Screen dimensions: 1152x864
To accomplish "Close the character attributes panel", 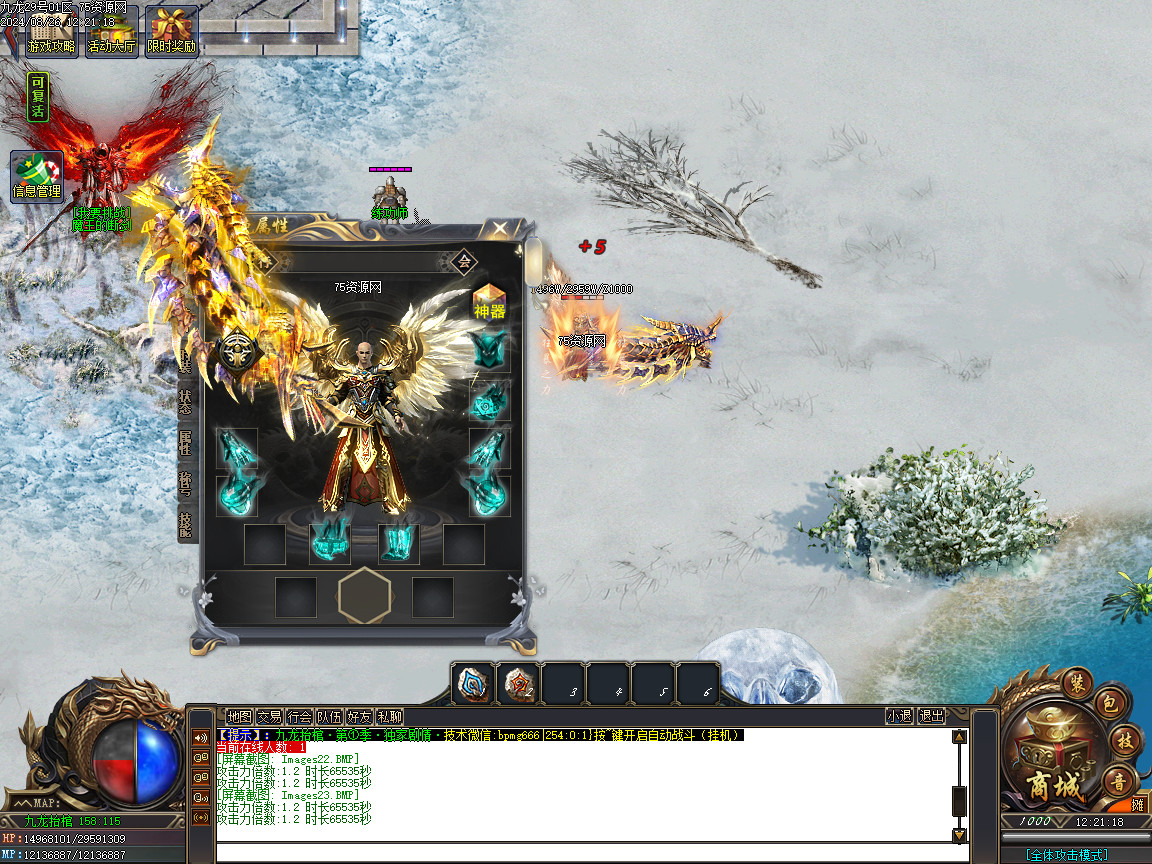I will [x=499, y=229].
